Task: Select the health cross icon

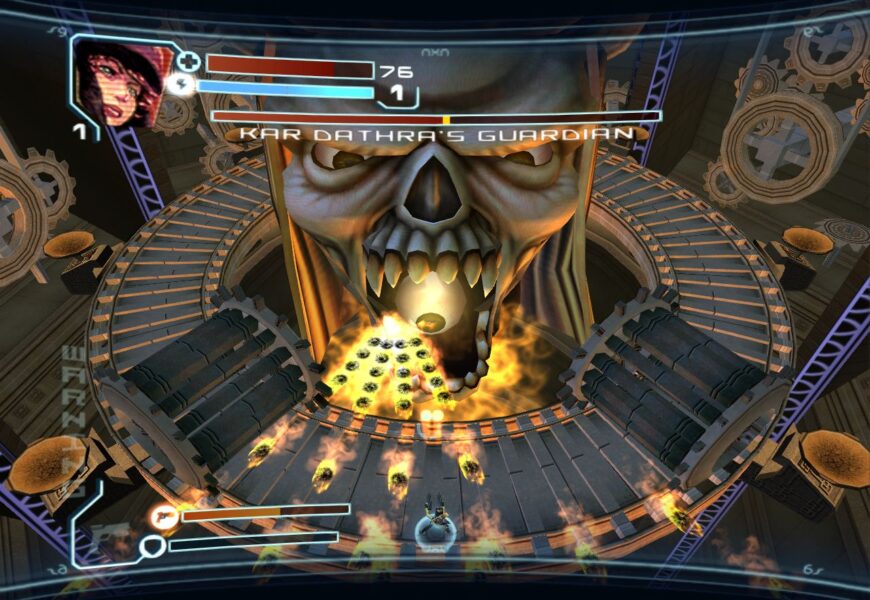Action: (x=189, y=63)
